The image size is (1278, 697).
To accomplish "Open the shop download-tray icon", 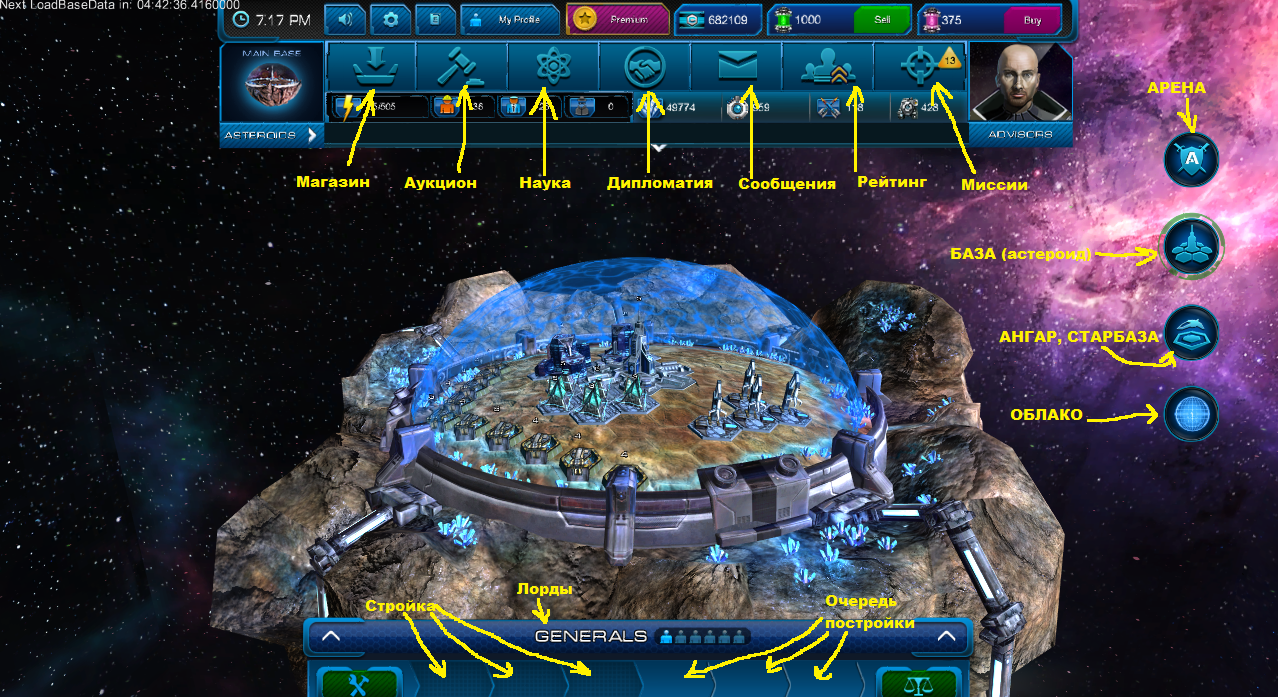I will click(x=371, y=66).
